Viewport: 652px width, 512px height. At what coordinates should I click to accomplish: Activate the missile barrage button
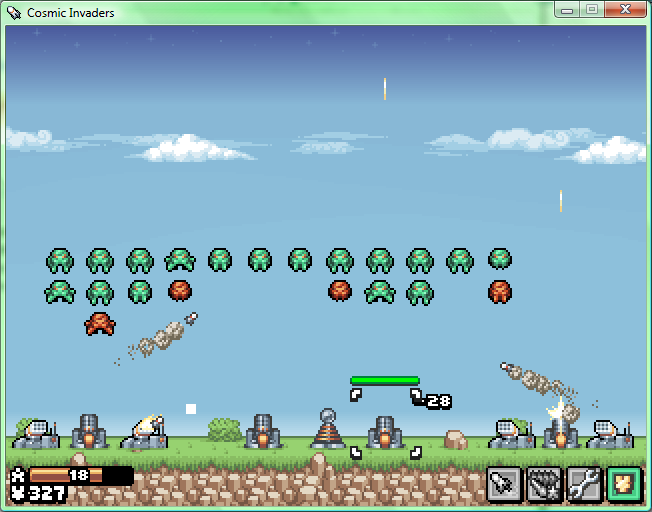[x=543, y=484]
